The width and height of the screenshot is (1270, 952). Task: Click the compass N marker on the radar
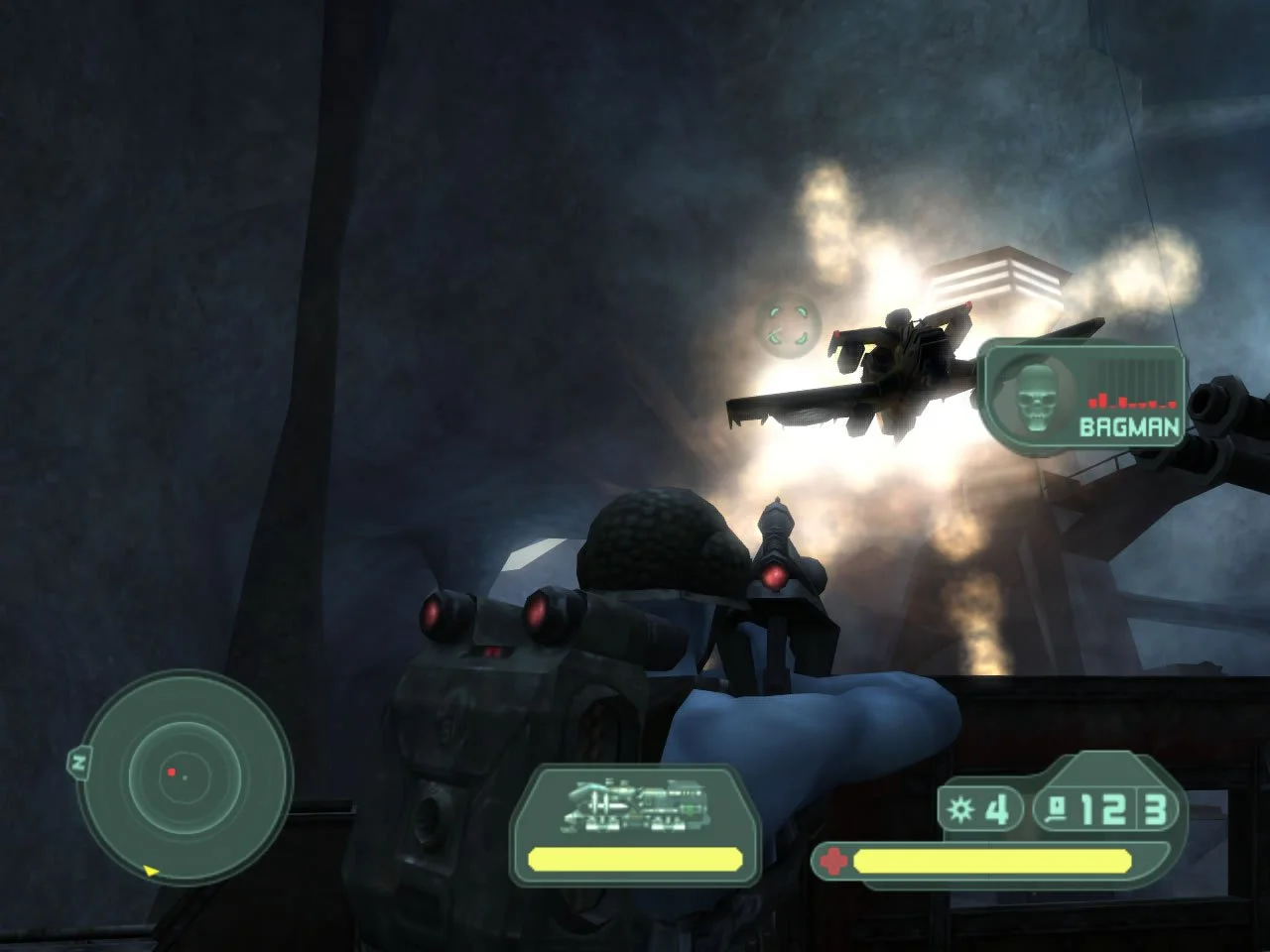(78, 763)
